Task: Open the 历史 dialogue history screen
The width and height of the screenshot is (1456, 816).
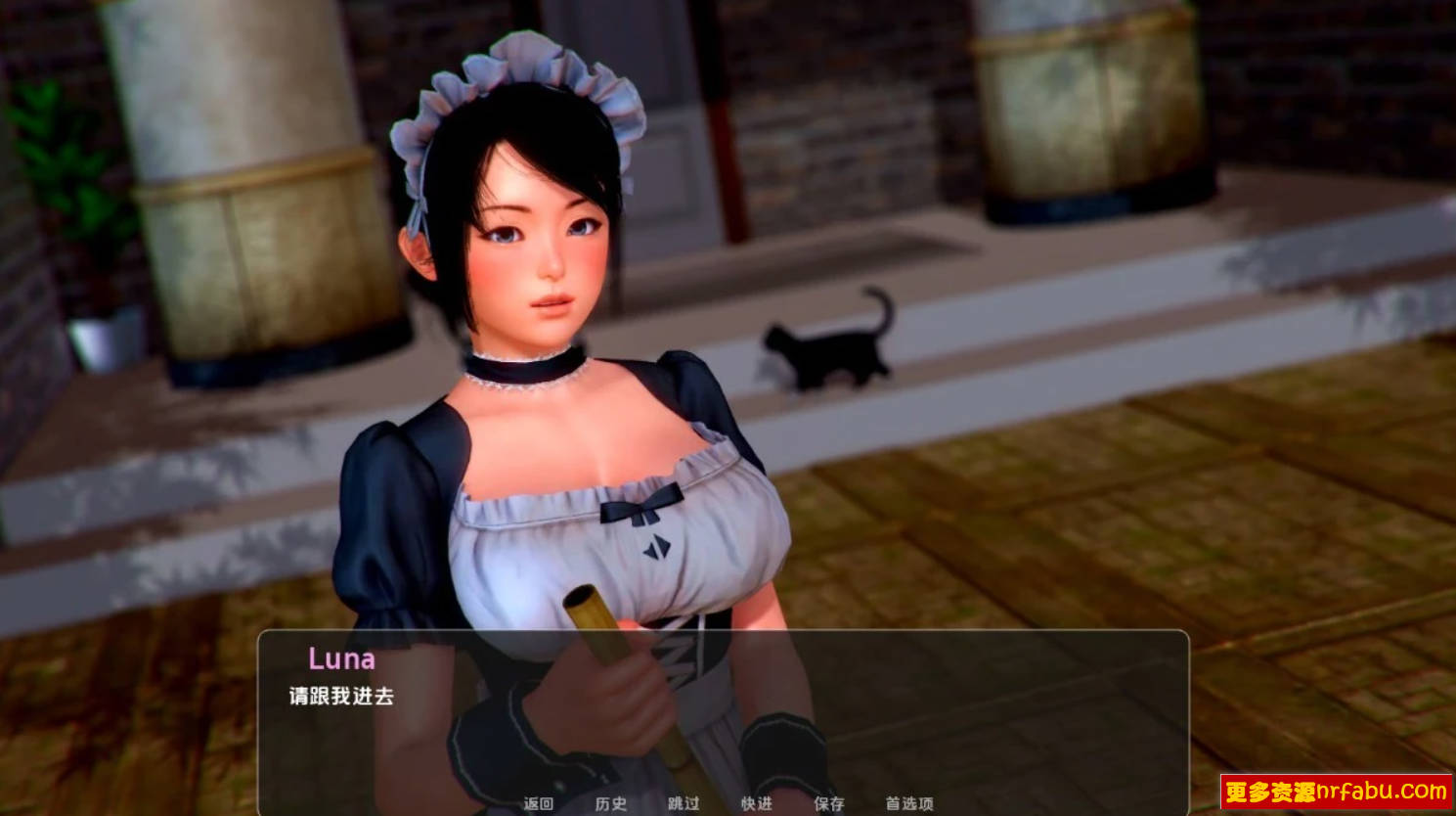Action: [611, 804]
